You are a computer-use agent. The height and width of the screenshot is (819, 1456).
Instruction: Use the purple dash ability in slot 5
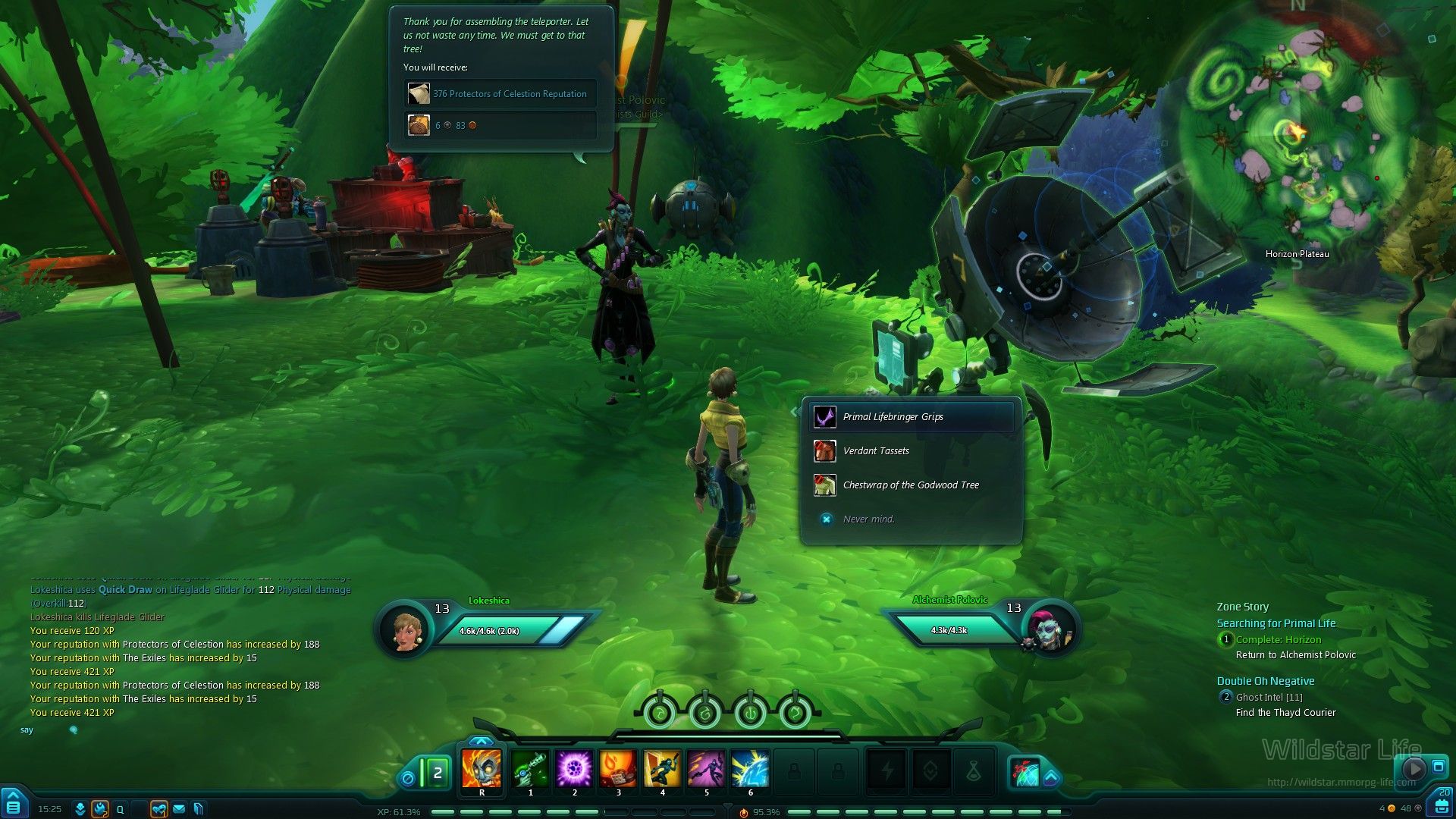(x=706, y=769)
